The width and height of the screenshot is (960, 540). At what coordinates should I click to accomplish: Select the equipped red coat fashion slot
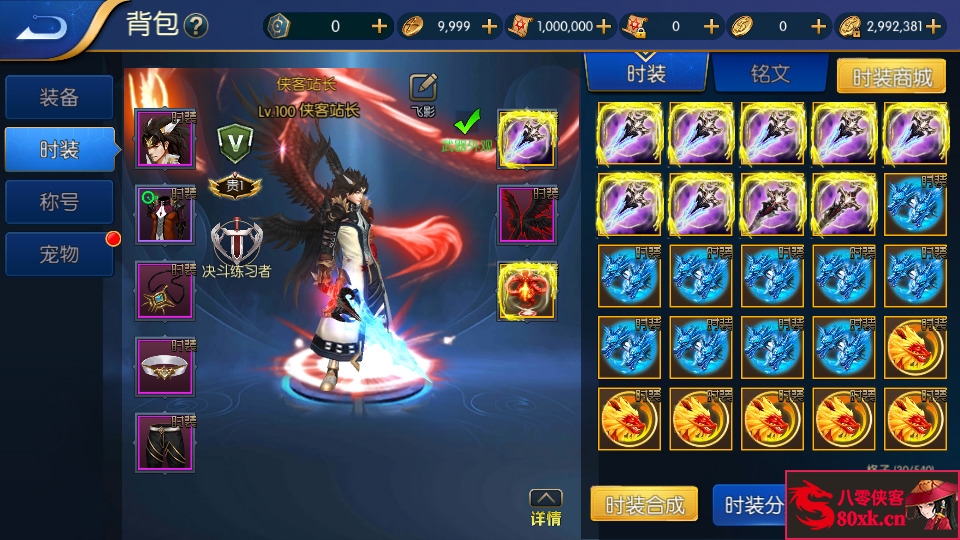[x=165, y=214]
